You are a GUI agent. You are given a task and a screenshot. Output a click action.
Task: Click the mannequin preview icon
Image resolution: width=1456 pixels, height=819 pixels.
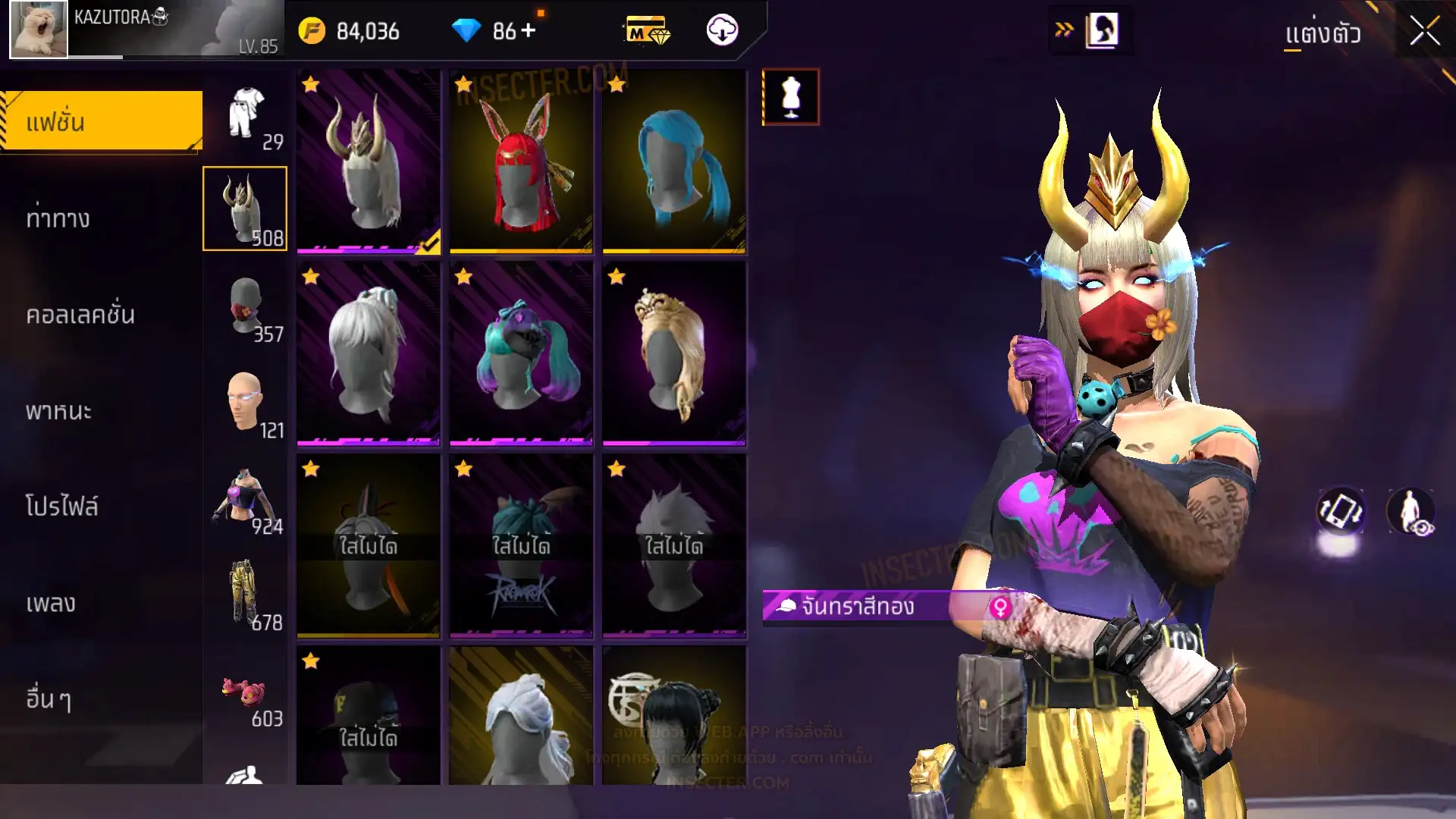[790, 97]
